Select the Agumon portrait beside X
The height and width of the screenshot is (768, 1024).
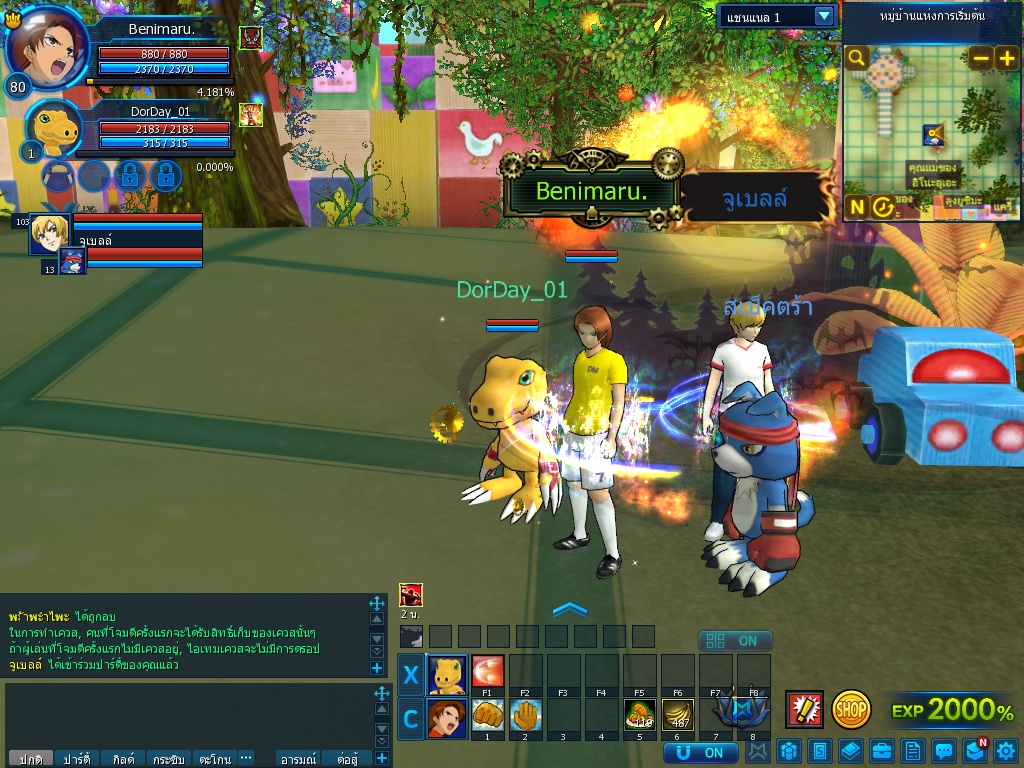point(447,674)
